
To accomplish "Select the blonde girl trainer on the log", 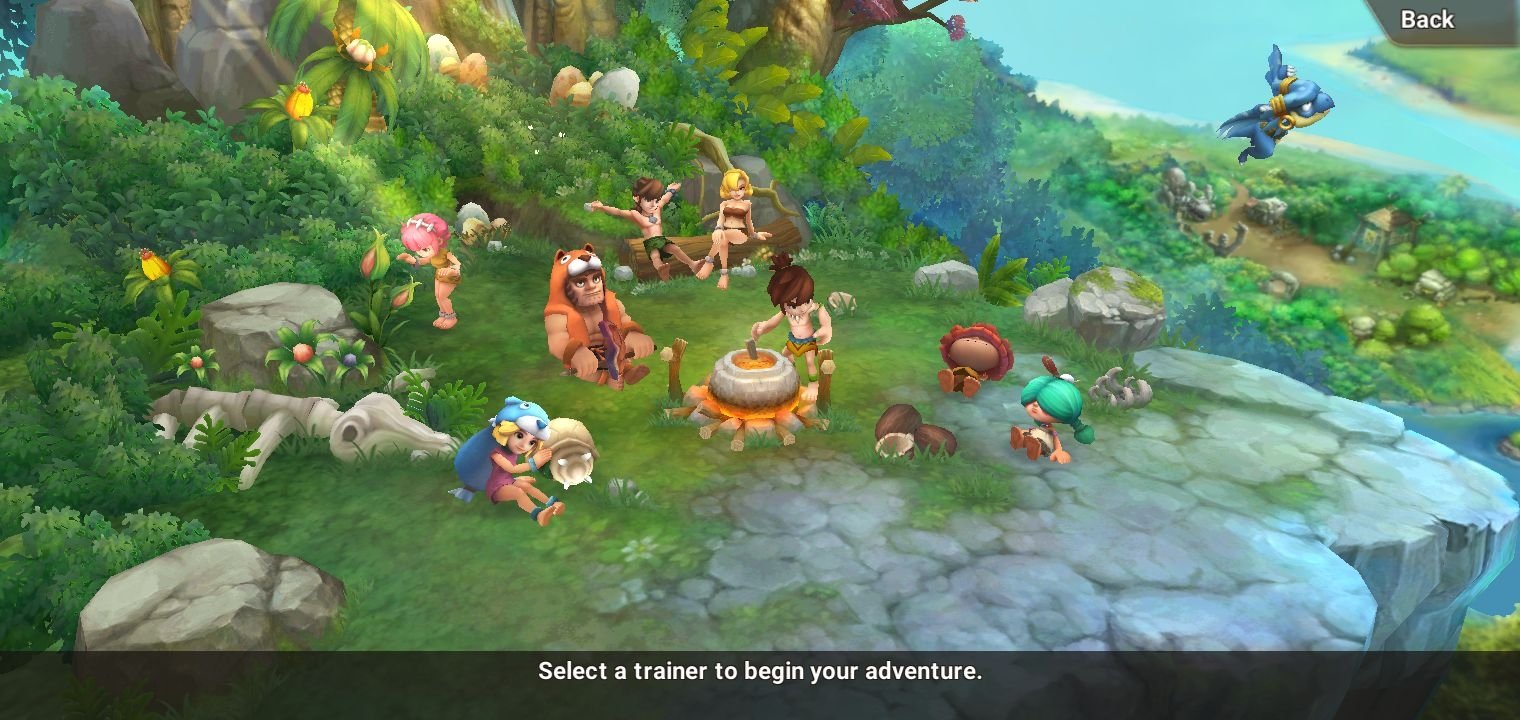I will click(736, 222).
